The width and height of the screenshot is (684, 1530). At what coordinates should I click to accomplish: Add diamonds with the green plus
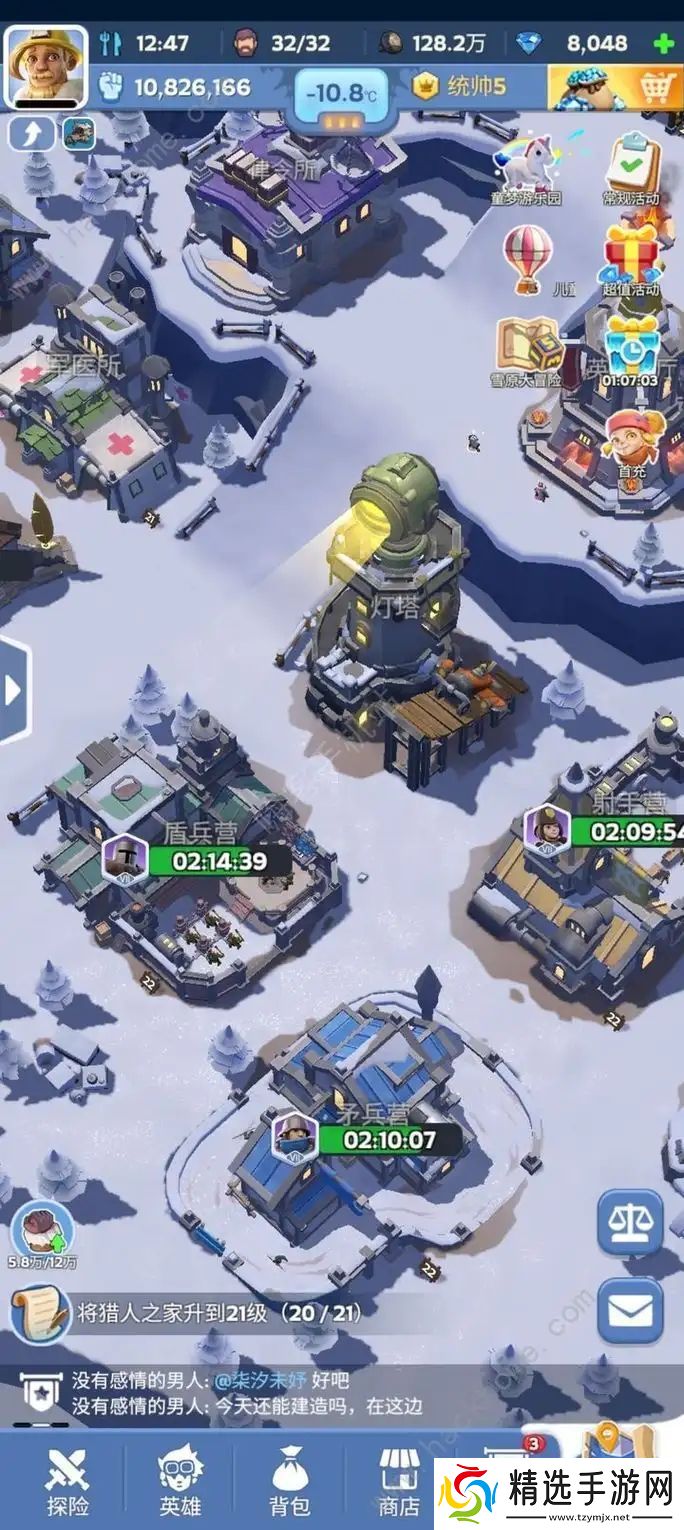click(x=662, y=43)
